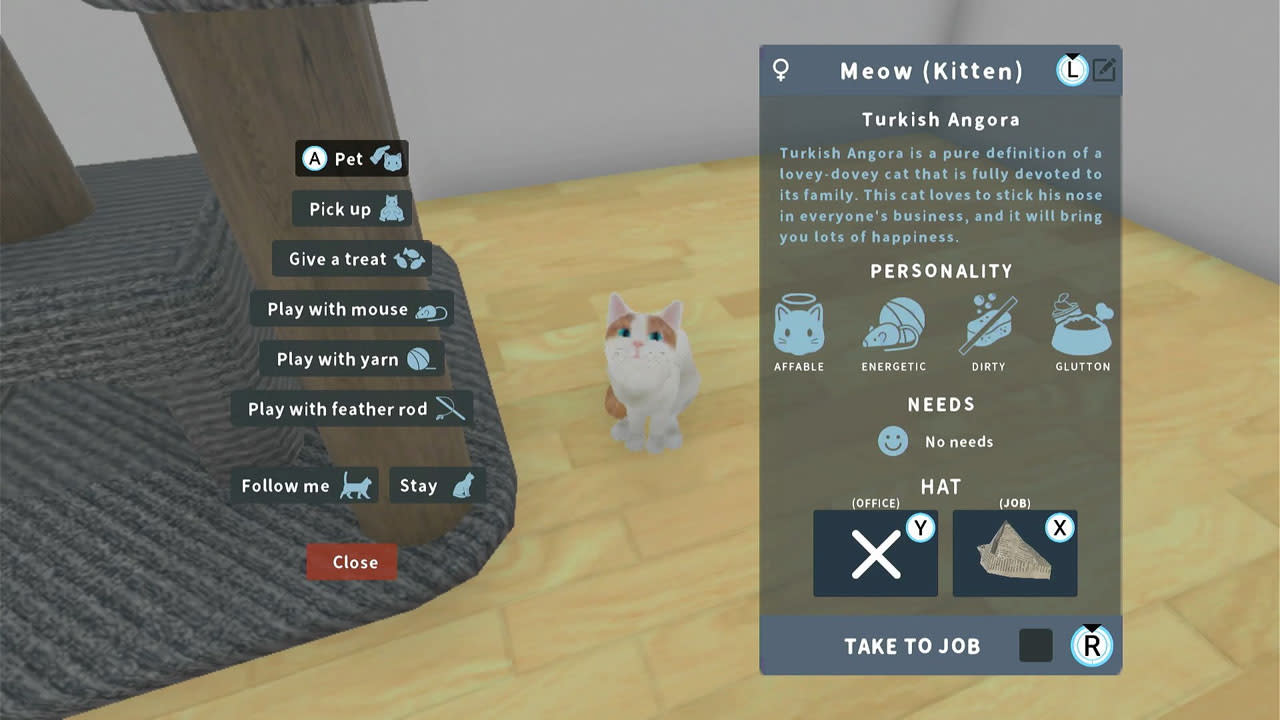This screenshot has height=720, width=1280.
Task: Select Play with feather rod
Action: pyautogui.click(x=351, y=408)
